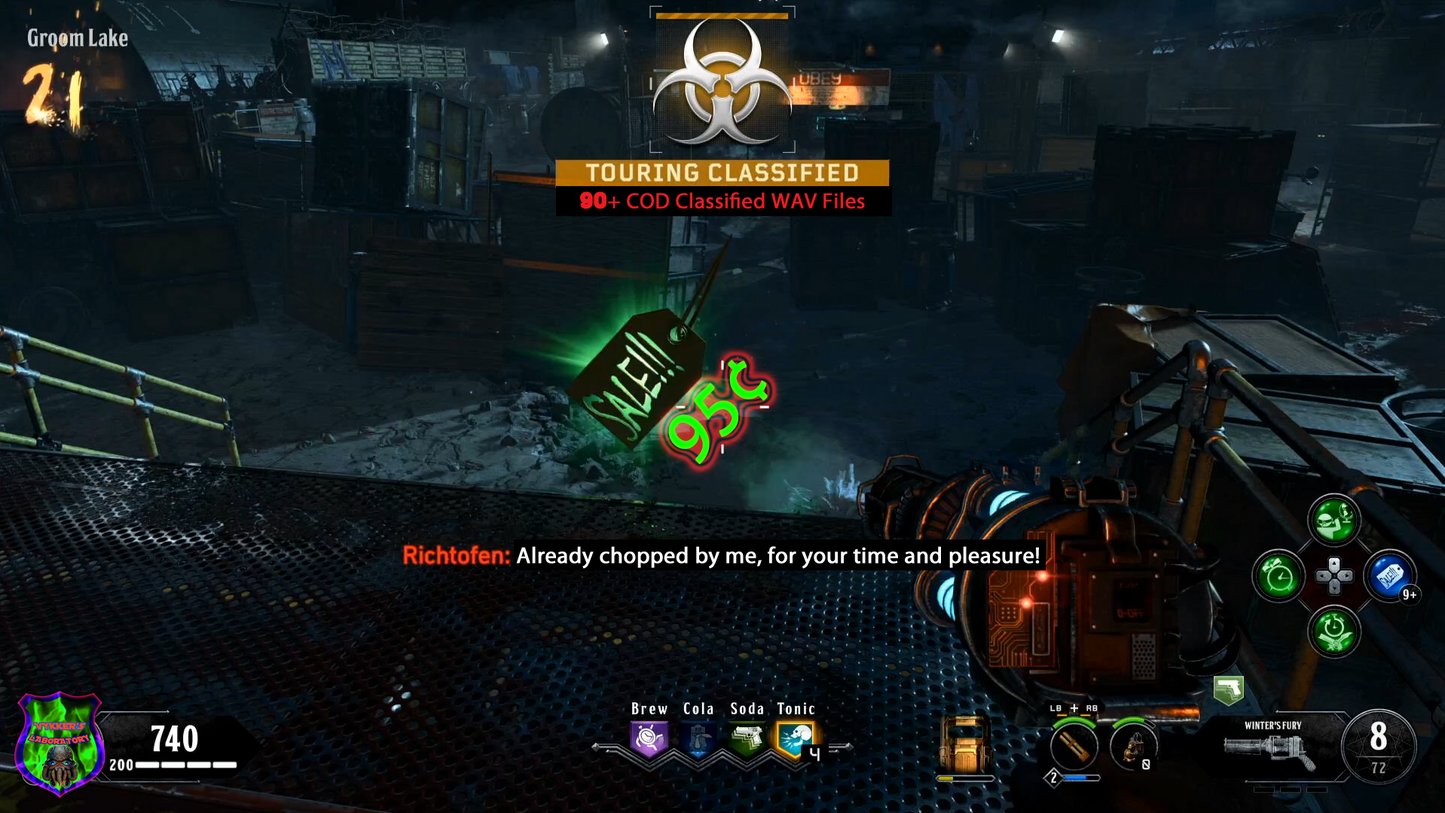This screenshot has width=1445, height=813.
Task: Click the green skull player emblem
Action: click(59, 744)
